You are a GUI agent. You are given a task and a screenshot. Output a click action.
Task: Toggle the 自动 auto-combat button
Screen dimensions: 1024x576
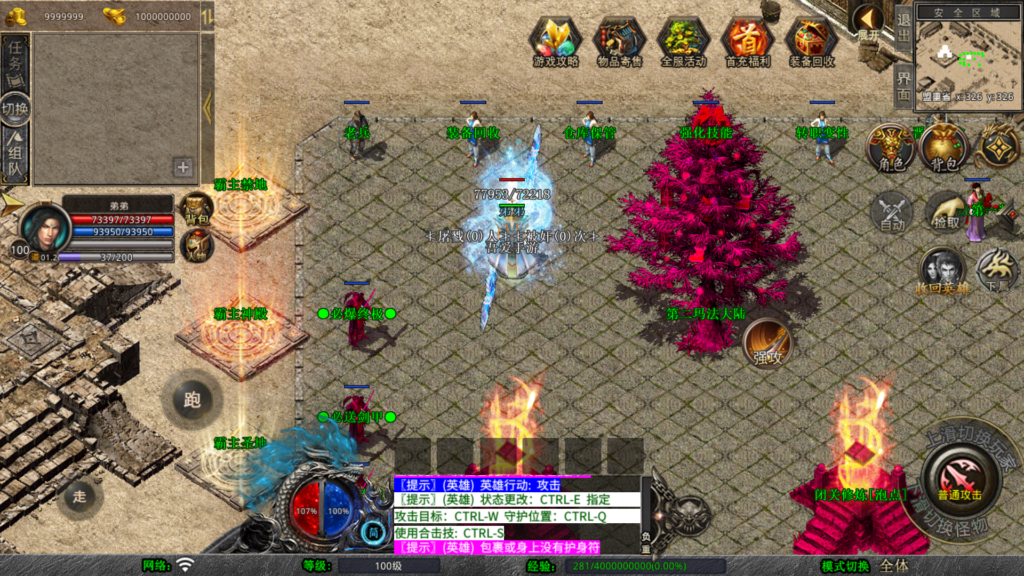pos(891,211)
